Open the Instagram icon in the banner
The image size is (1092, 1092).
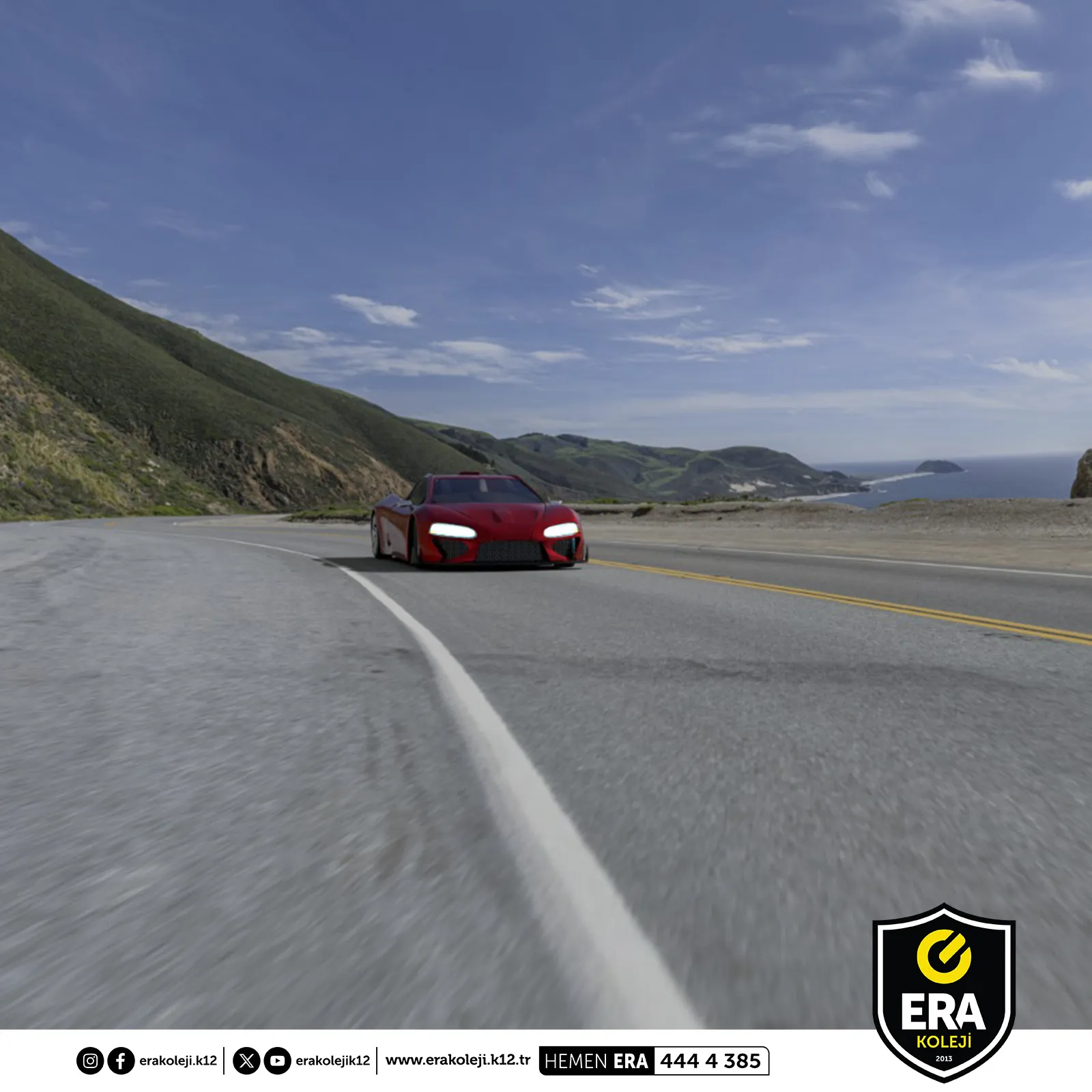pyautogui.click(x=89, y=1061)
